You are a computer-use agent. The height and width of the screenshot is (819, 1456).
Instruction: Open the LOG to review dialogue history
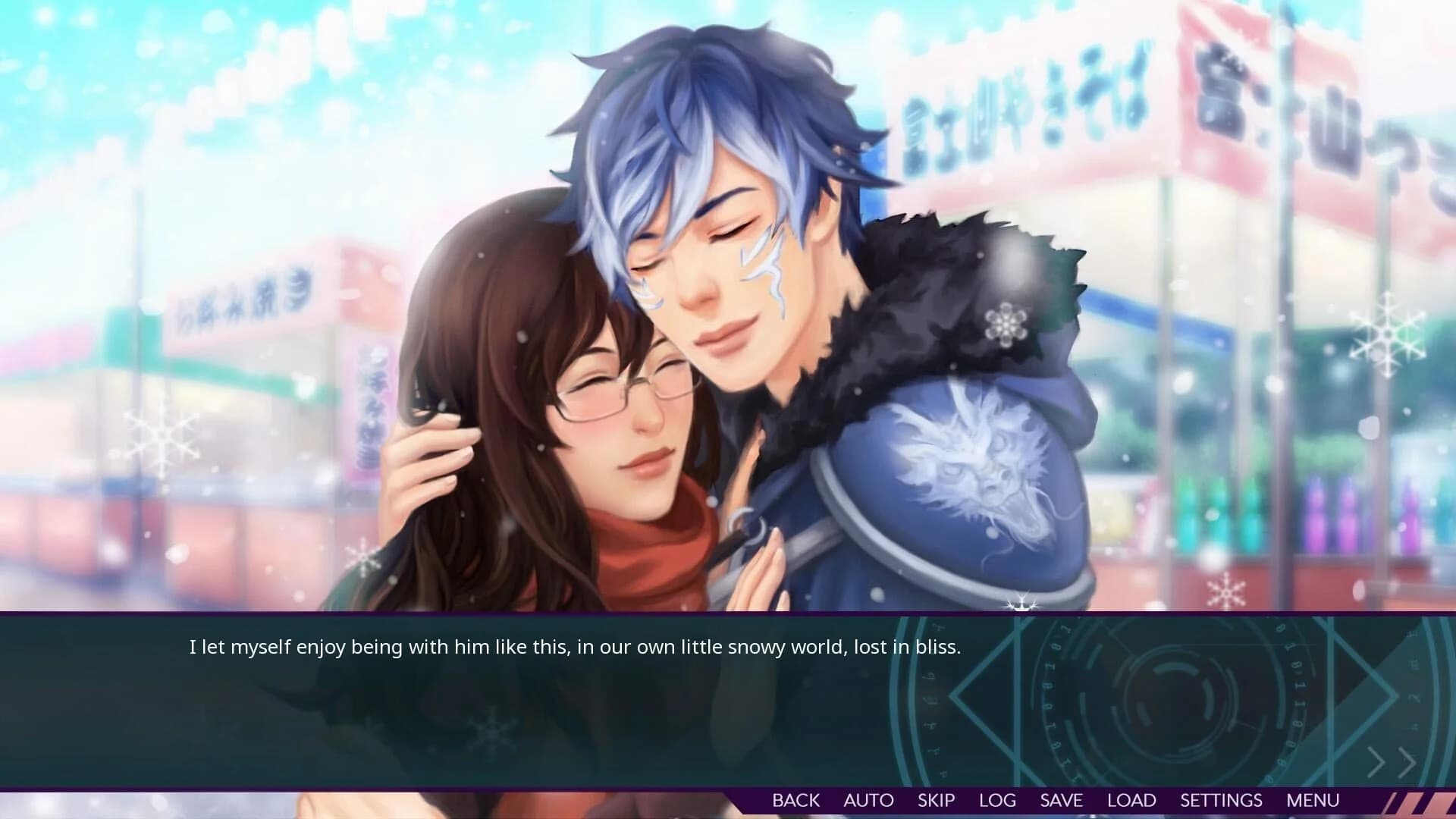pyautogui.click(x=997, y=800)
